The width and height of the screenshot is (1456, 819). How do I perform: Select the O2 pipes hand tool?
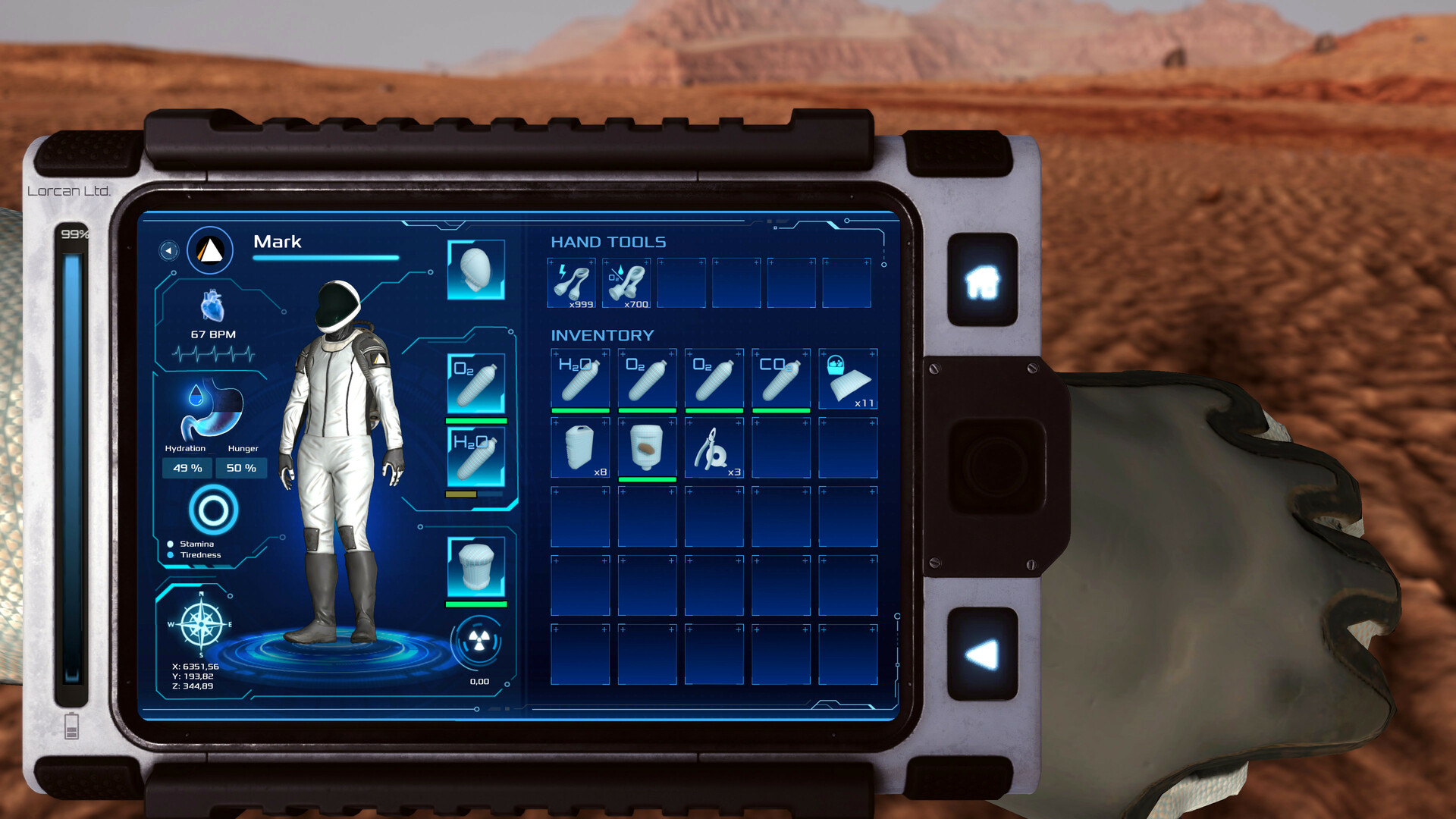pos(627,284)
